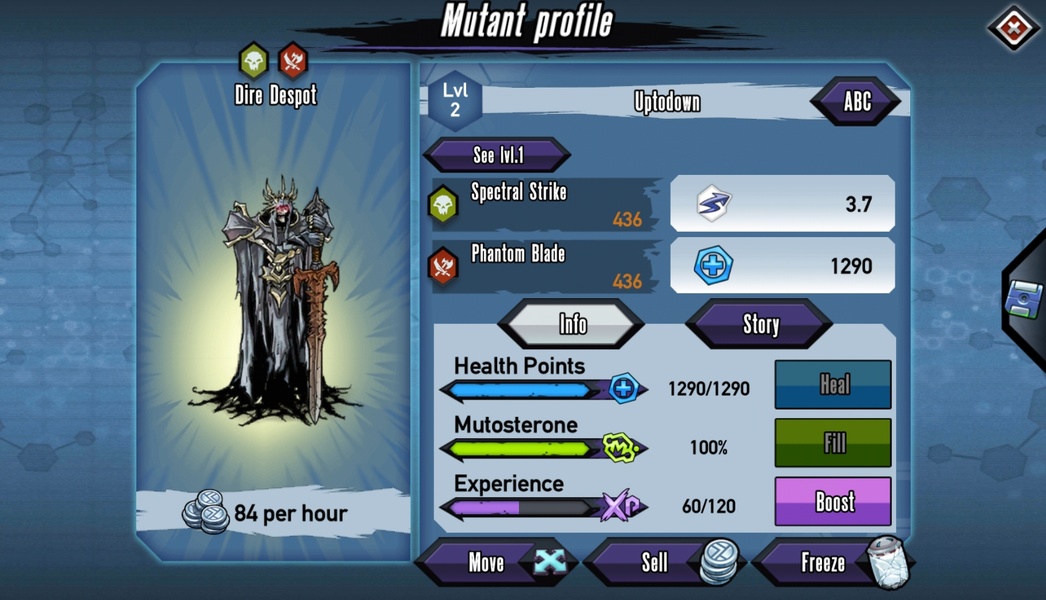The width and height of the screenshot is (1046, 600).
Task: Open the side panel floppy disk icon
Action: coord(1025,299)
